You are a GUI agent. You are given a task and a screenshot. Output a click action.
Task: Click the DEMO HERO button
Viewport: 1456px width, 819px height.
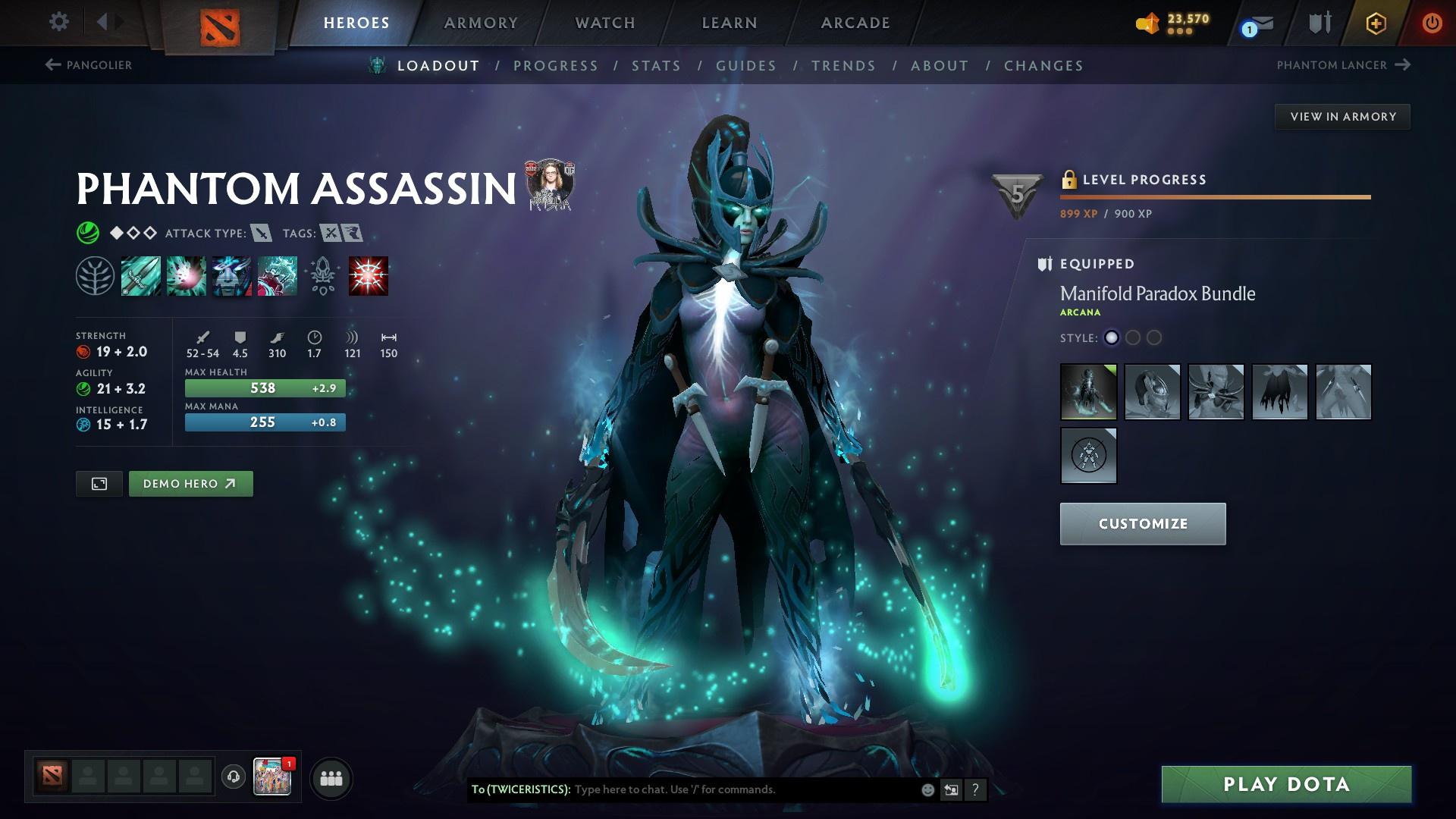tap(190, 483)
